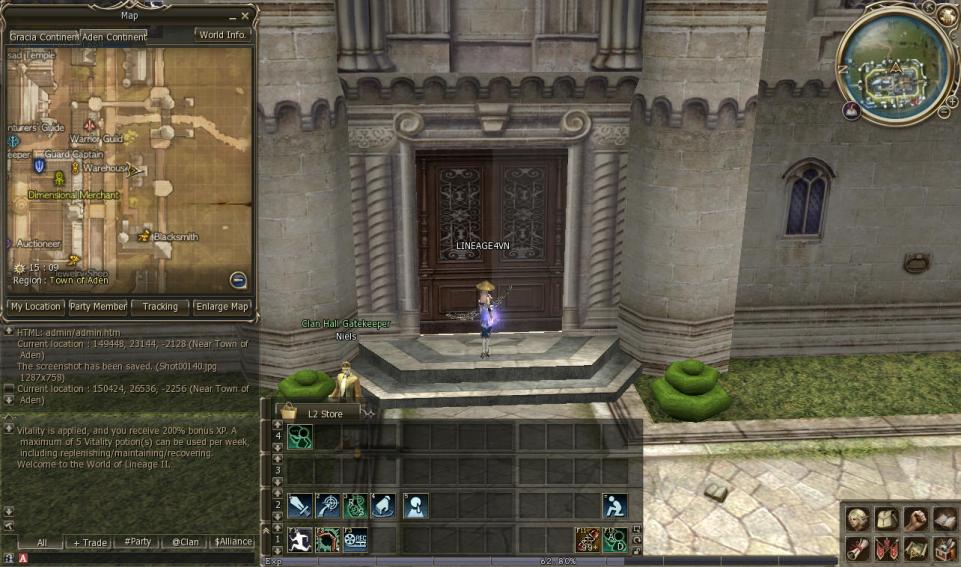This screenshot has width=961, height=567.
Task: Select the Aden Continent tab
Action: coord(114,36)
